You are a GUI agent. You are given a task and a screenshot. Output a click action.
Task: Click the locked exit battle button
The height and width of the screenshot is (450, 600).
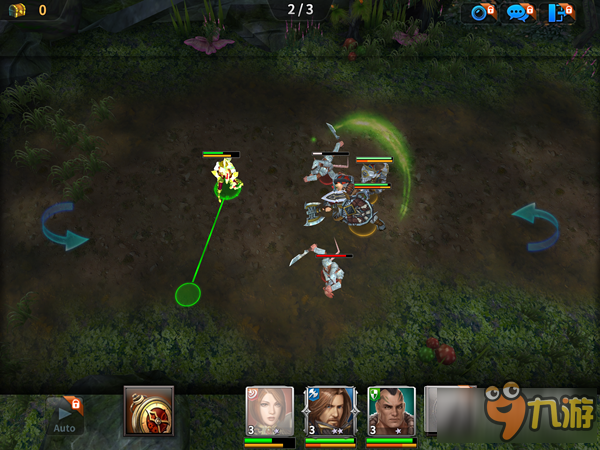[560, 13]
